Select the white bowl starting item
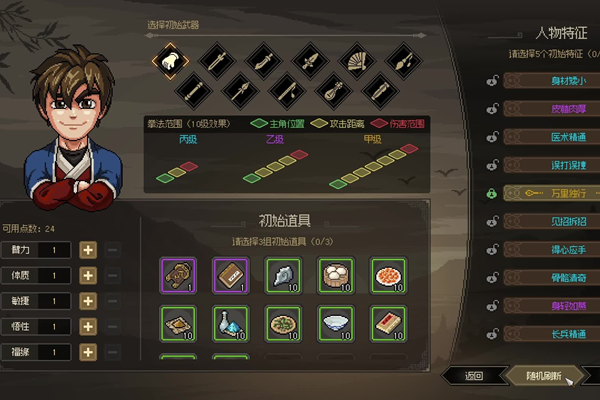The image size is (600, 400). (334, 322)
